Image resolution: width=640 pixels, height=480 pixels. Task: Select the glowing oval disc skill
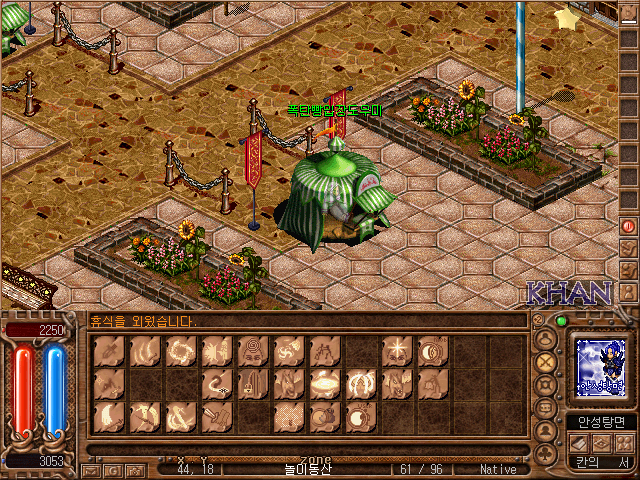point(325,383)
